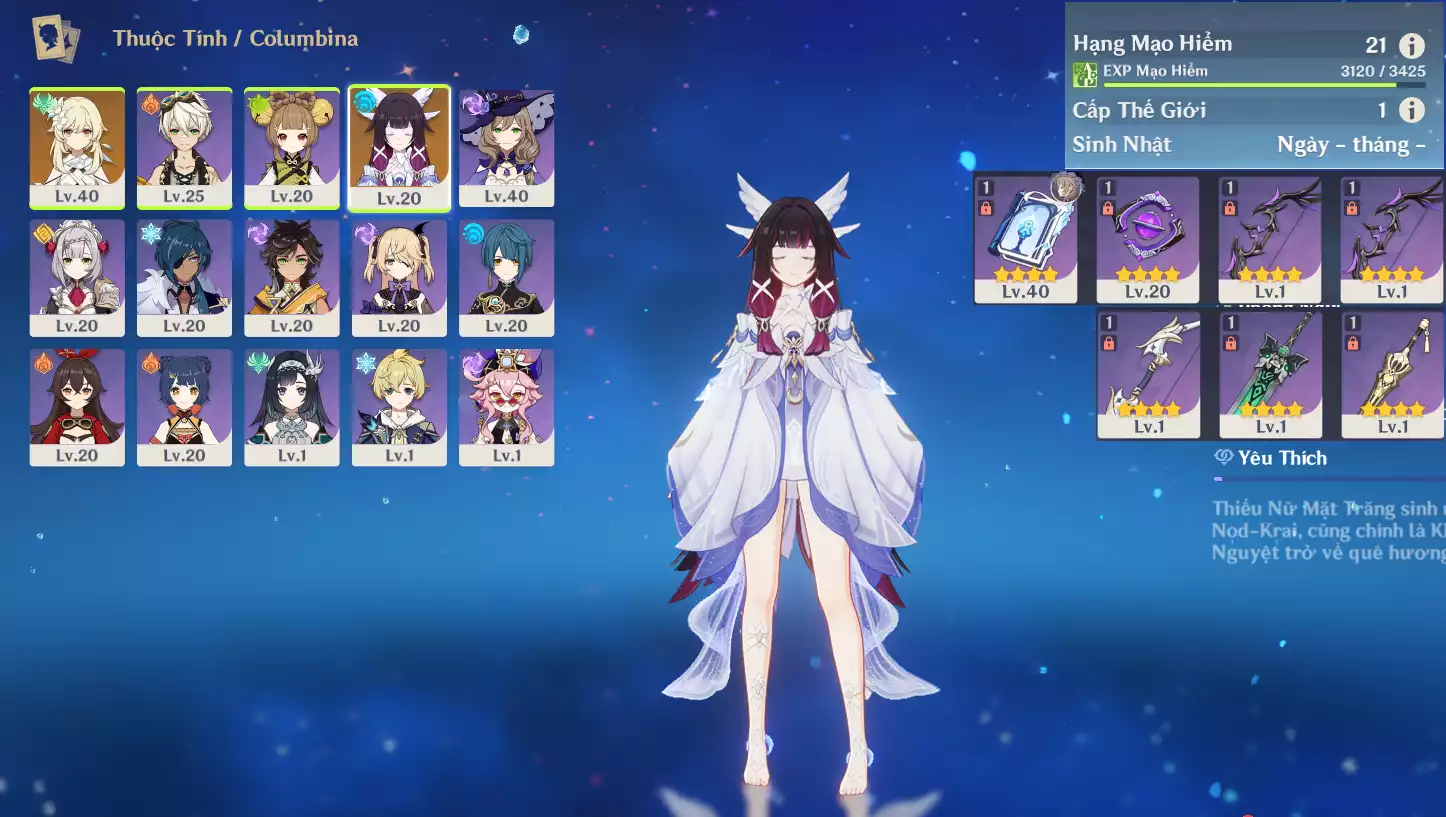Pick the Yaoyao character card
The image size is (1446, 817).
tap(292, 148)
